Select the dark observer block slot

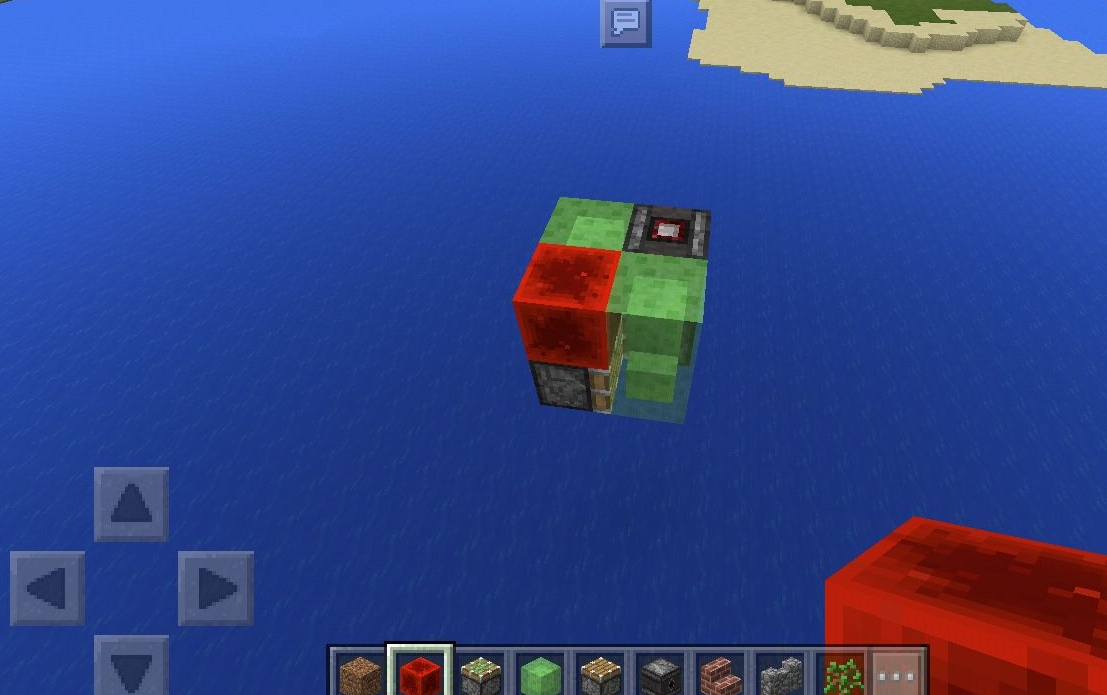(660, 674)
